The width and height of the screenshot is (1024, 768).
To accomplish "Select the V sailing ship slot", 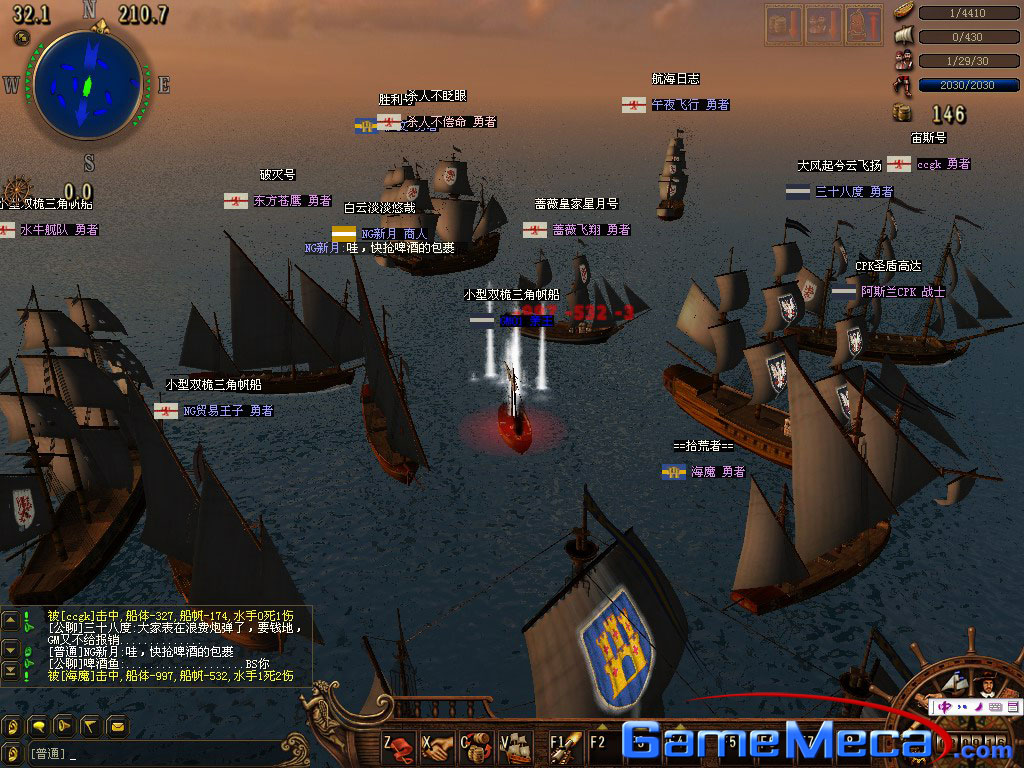I will [515, 745].
